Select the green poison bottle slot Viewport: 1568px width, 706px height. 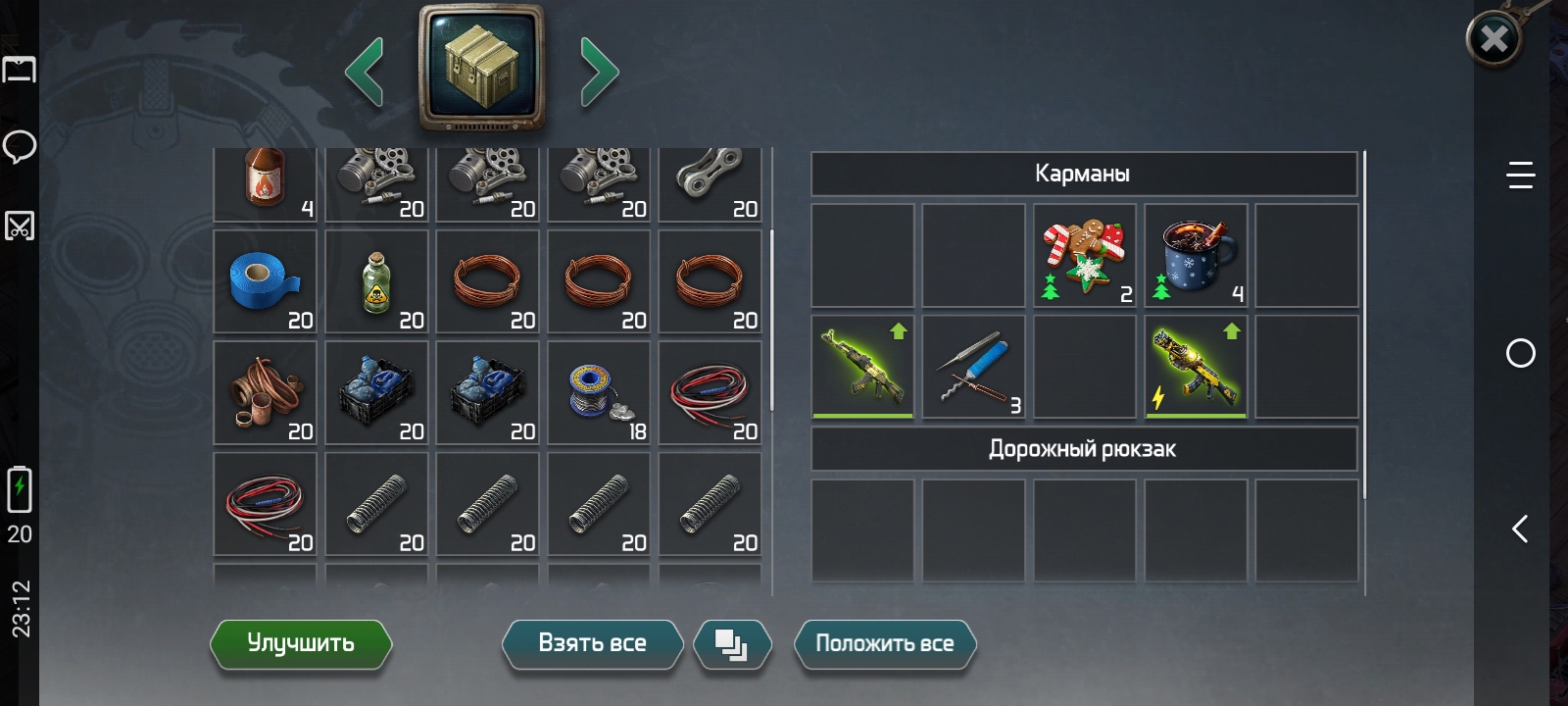click(x=376, y=282)
